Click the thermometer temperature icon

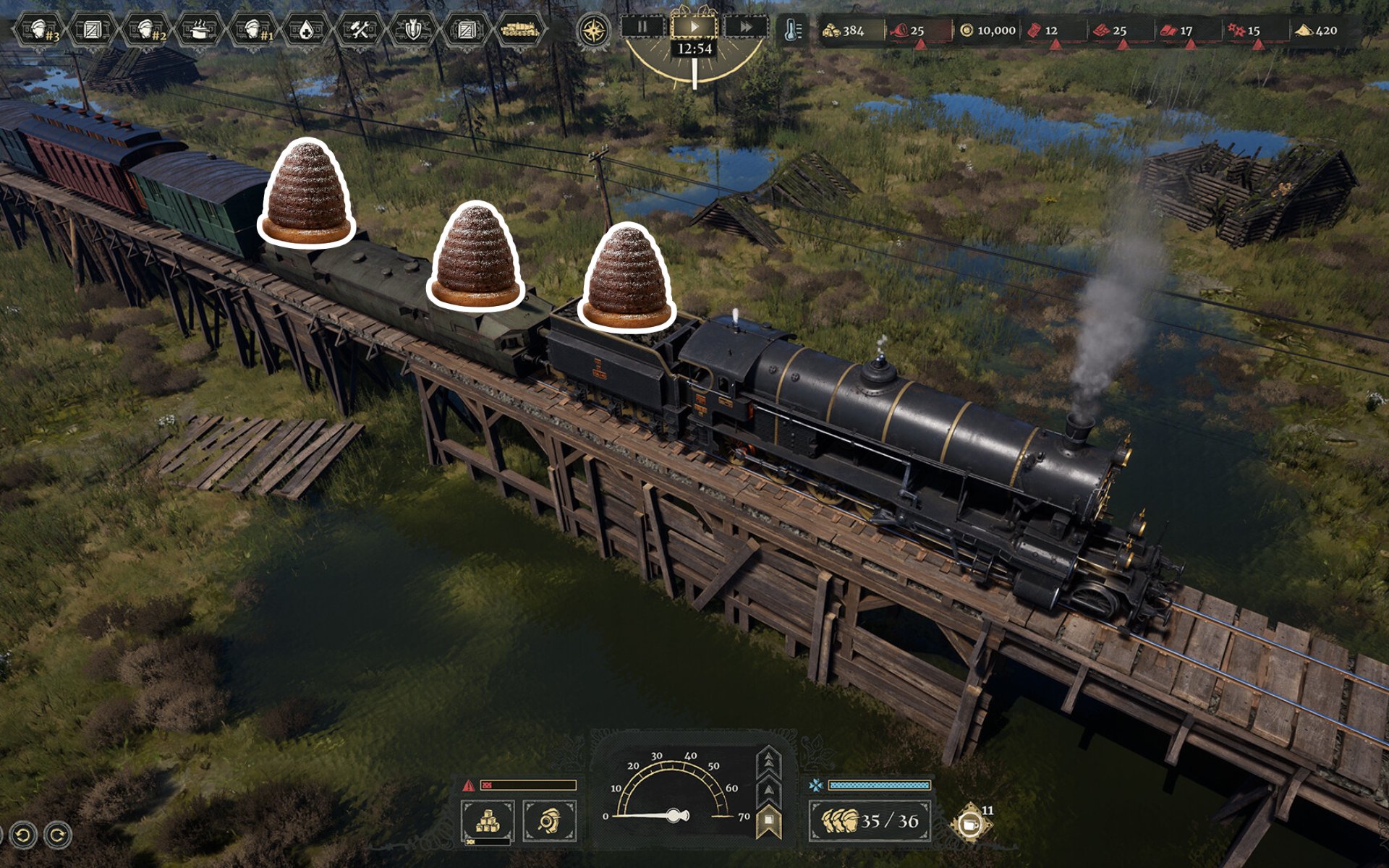793,30
